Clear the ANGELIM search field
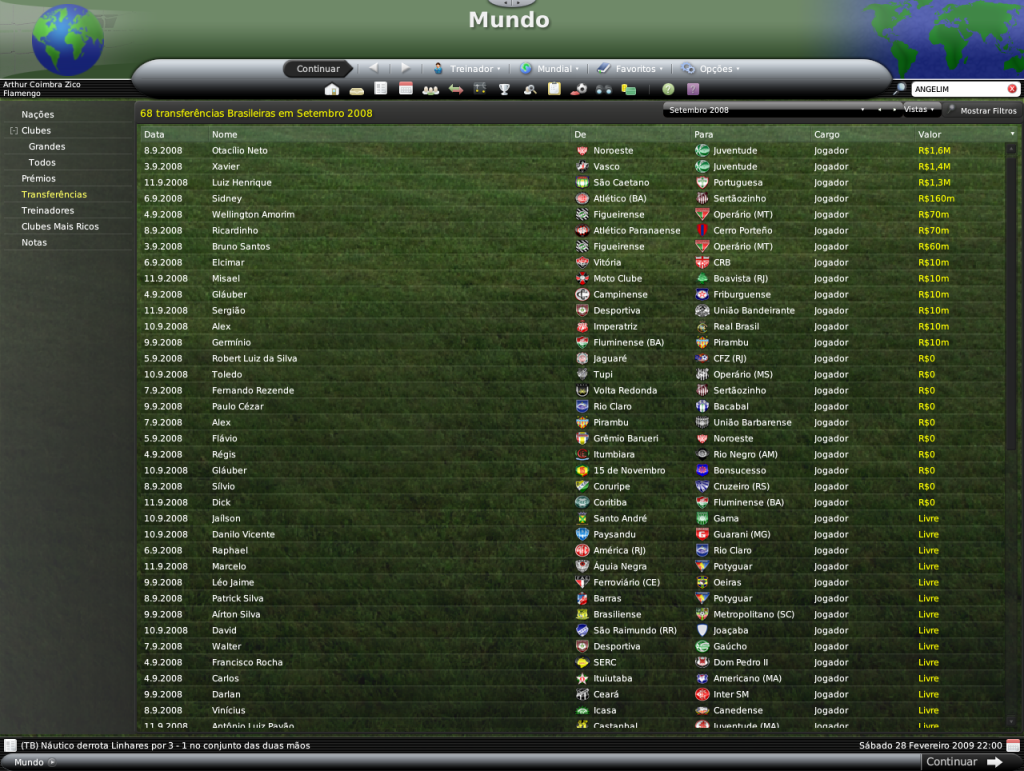 pos(1012,89)
